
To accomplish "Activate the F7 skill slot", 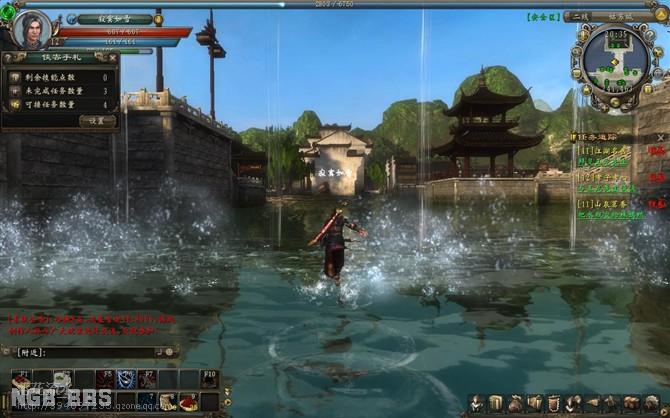I will pyautogui.click(x=146, y=379).
